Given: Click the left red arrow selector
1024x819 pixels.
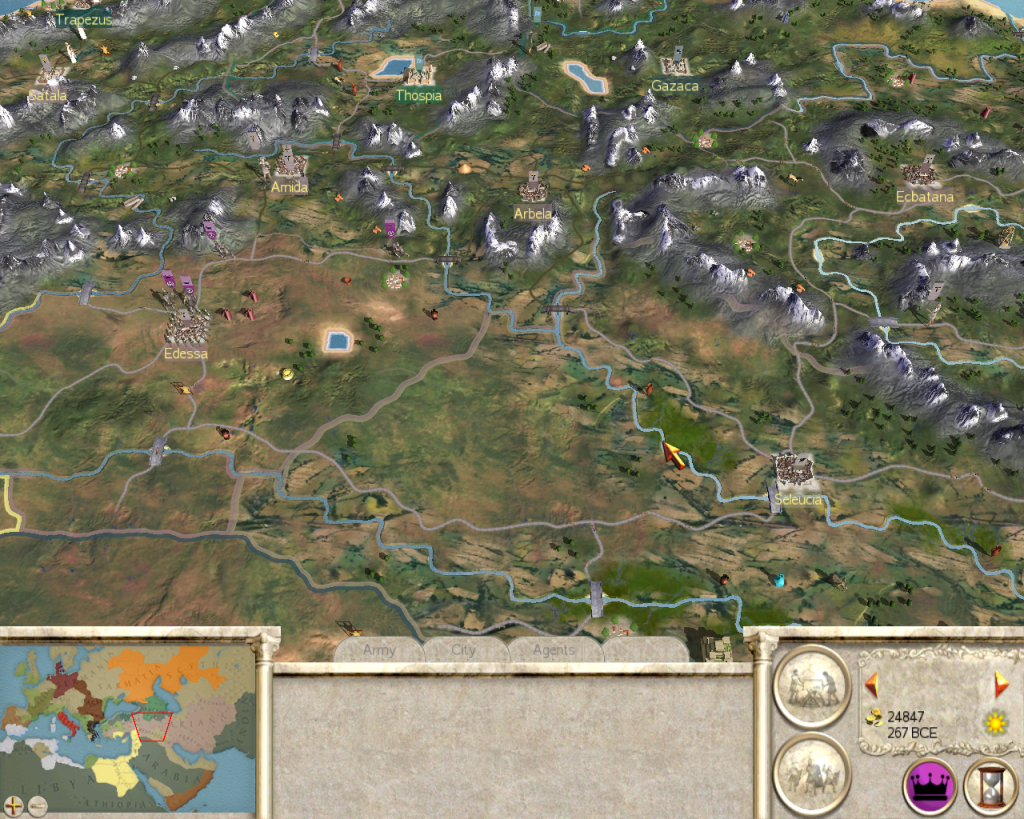Looking at the screenshot, I should click(x=872, y=685).
